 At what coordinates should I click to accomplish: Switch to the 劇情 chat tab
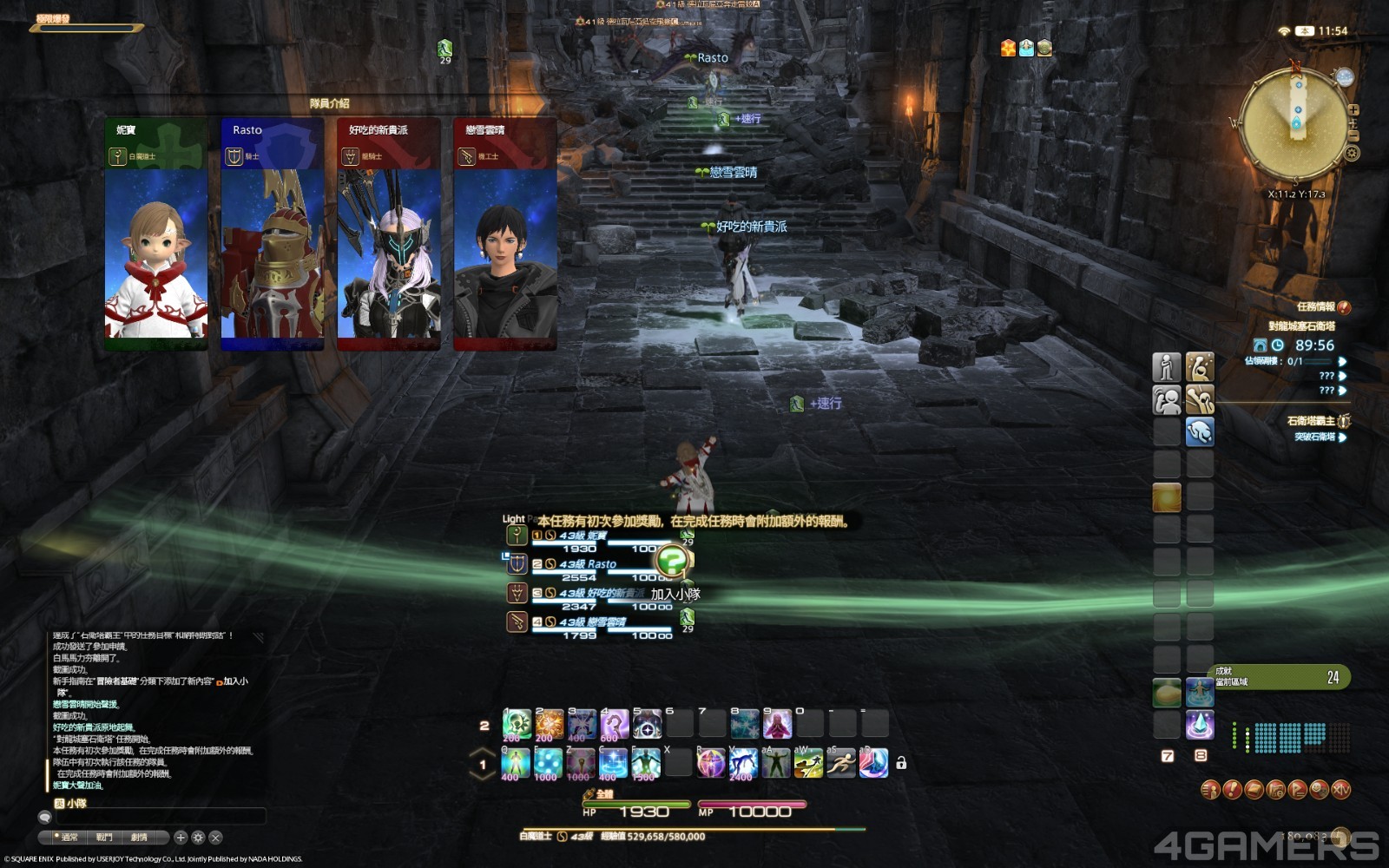[x=139, y=836]
